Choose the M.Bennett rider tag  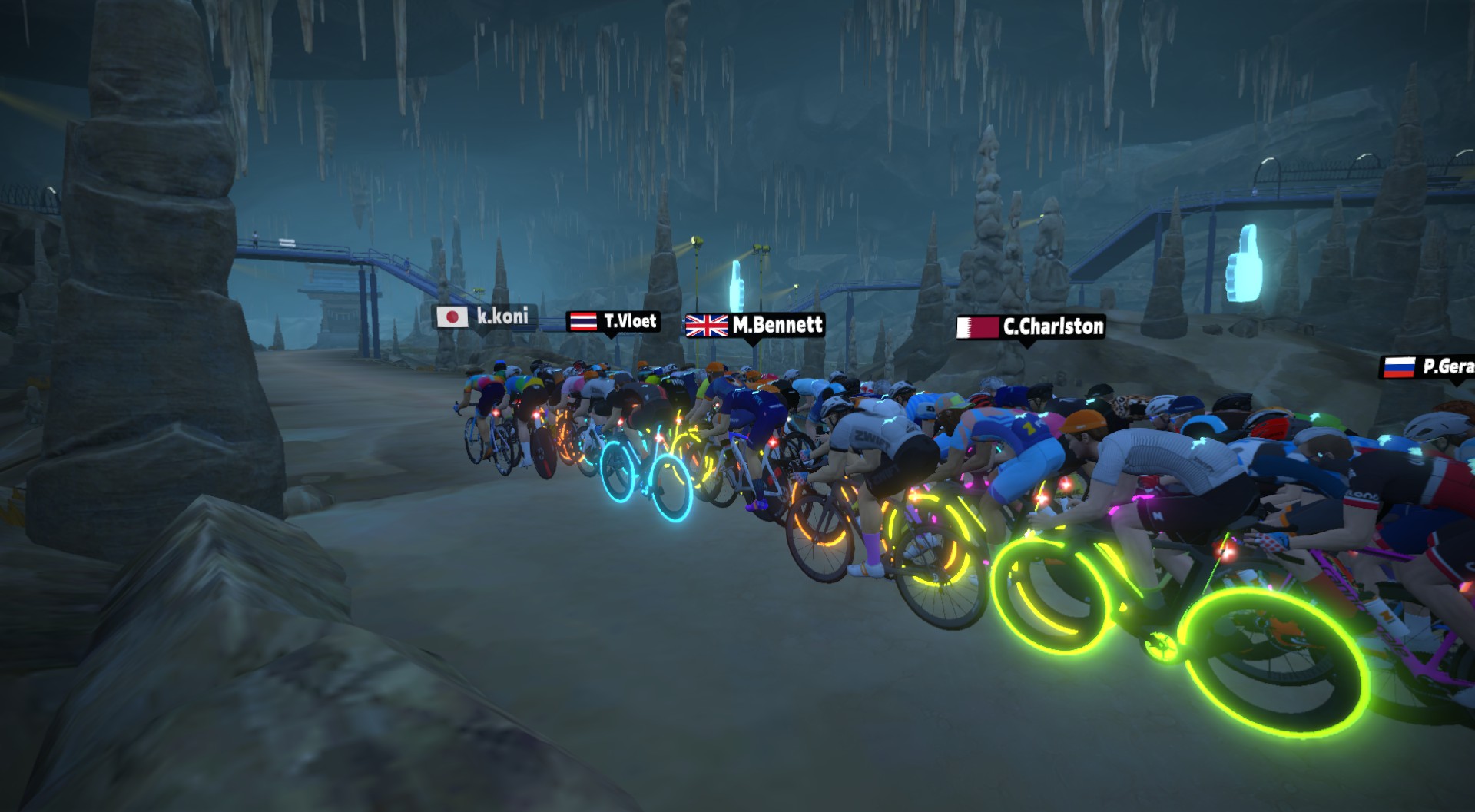754,326
